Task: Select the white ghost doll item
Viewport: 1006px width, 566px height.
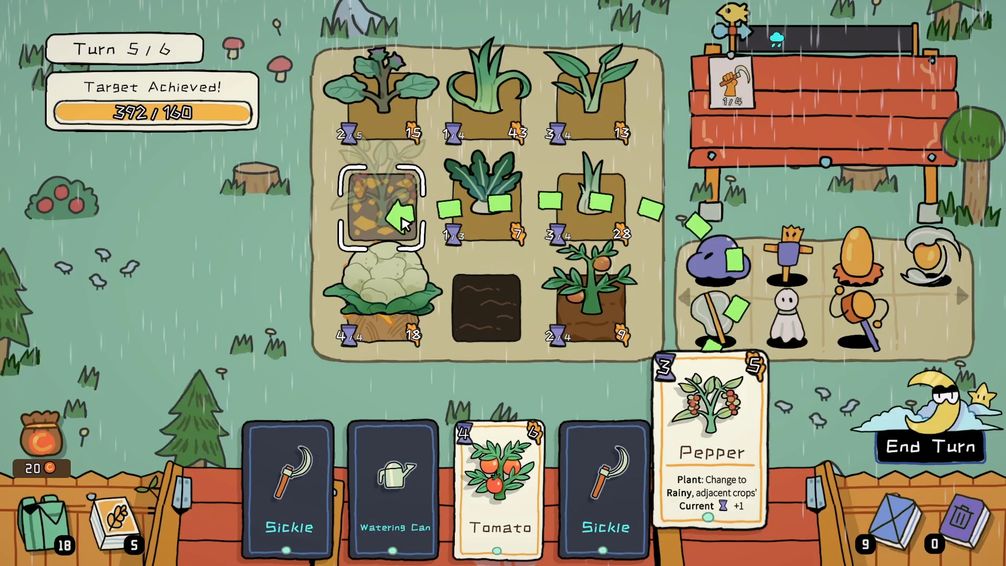Action: pyautogui.click(x=788, y=319)
